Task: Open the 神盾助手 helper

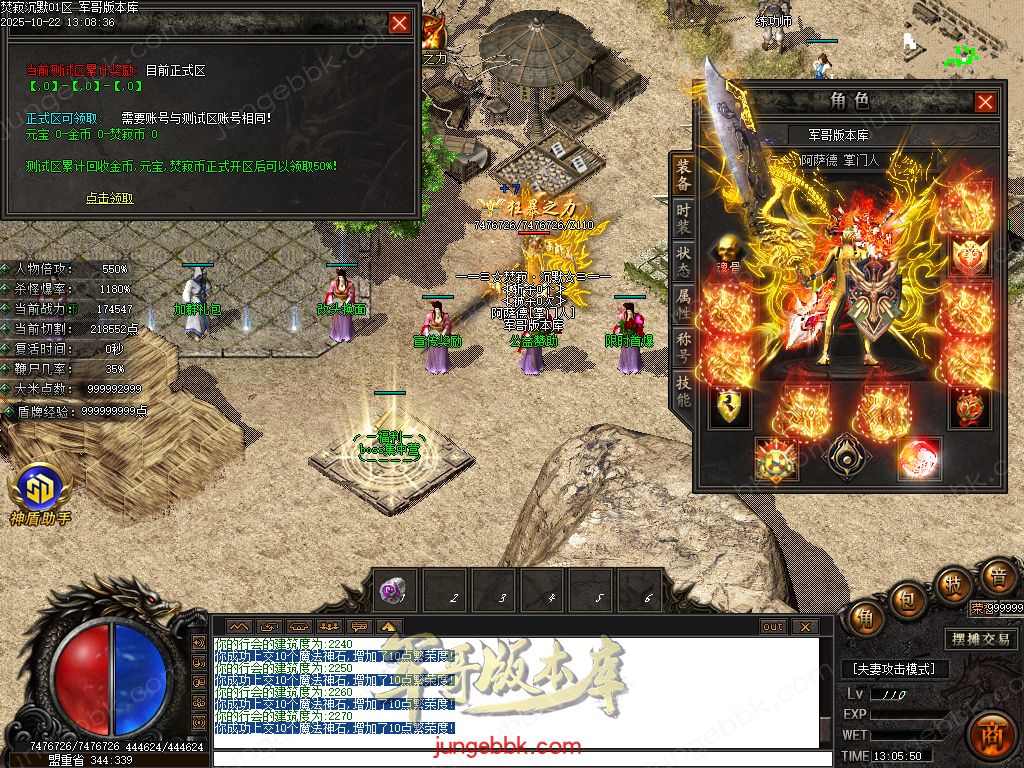Action: (x=40, y=493)
